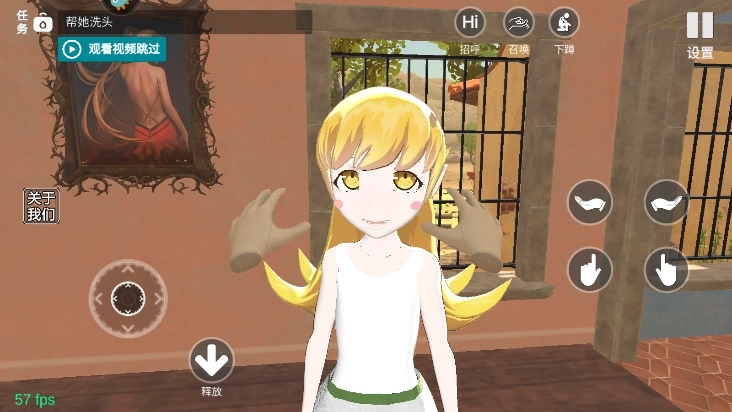732x412 pixels.
Task: Open the 关于我们 about page
Action: pos(41,206)
